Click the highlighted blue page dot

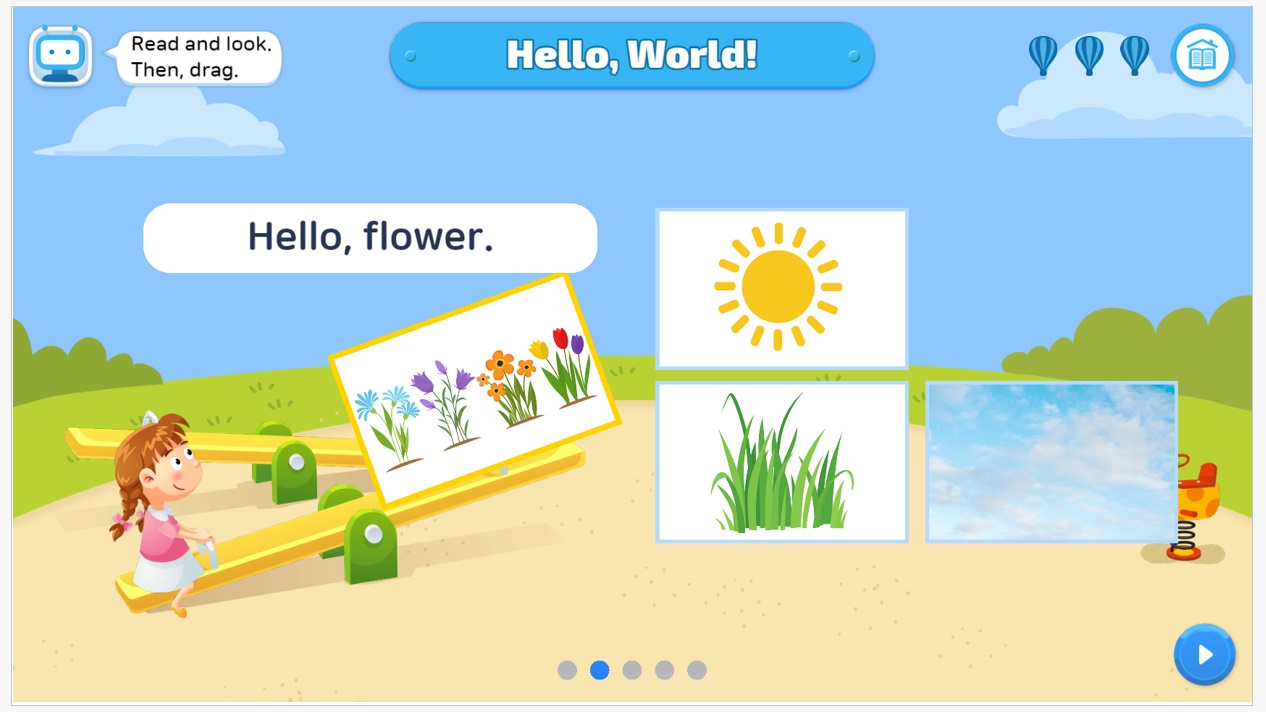[600, 670]
